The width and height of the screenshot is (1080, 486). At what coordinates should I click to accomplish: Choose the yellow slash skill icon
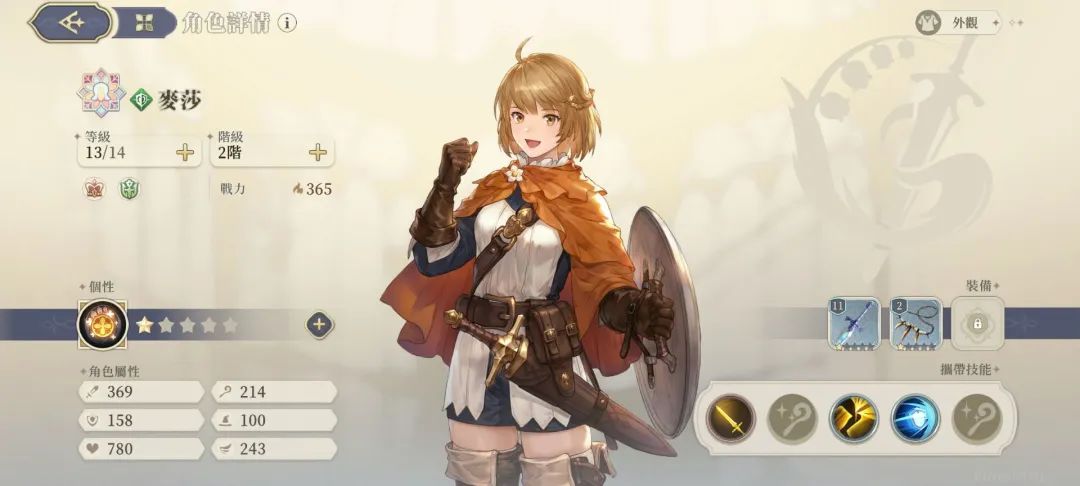coord(853,419)
